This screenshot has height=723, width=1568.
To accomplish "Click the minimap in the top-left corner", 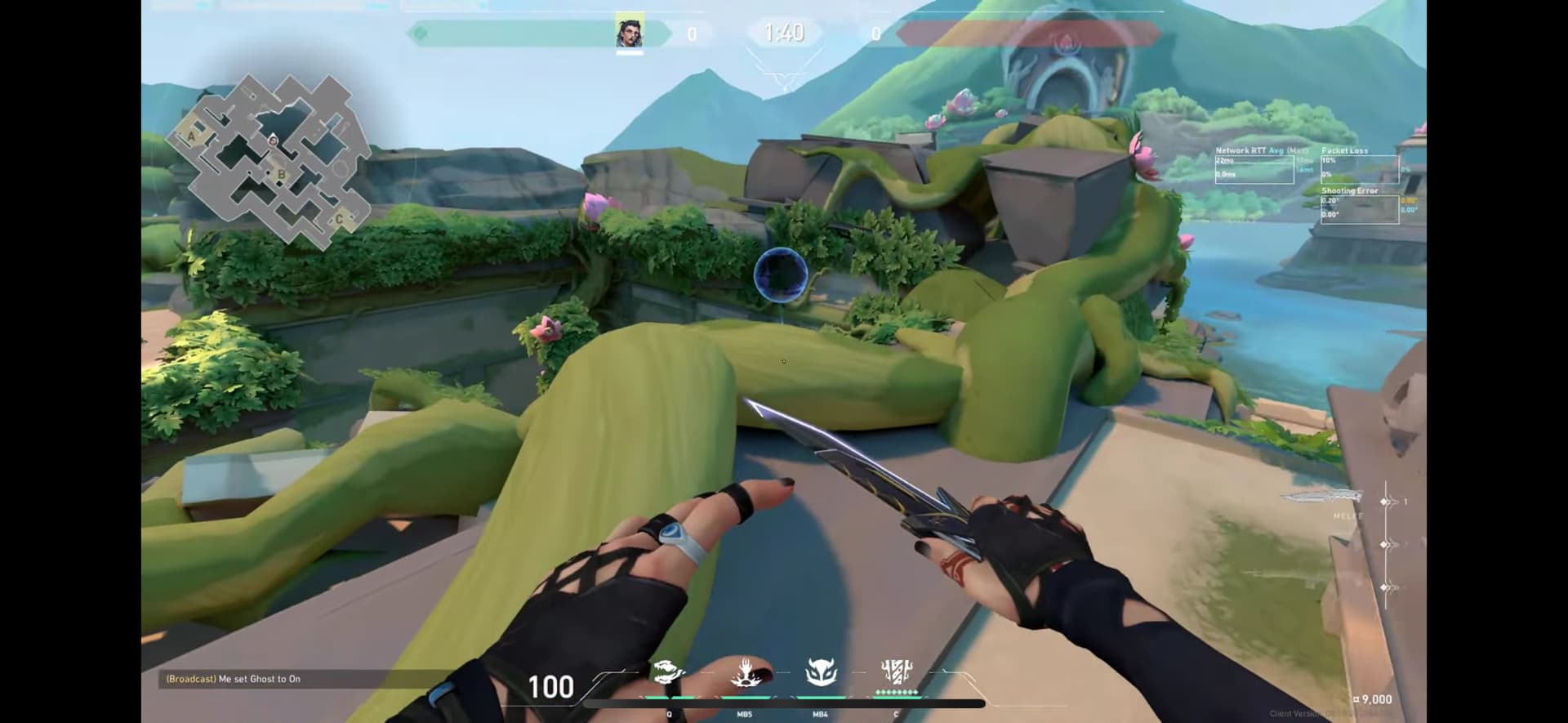I will [x=270, y=159].
